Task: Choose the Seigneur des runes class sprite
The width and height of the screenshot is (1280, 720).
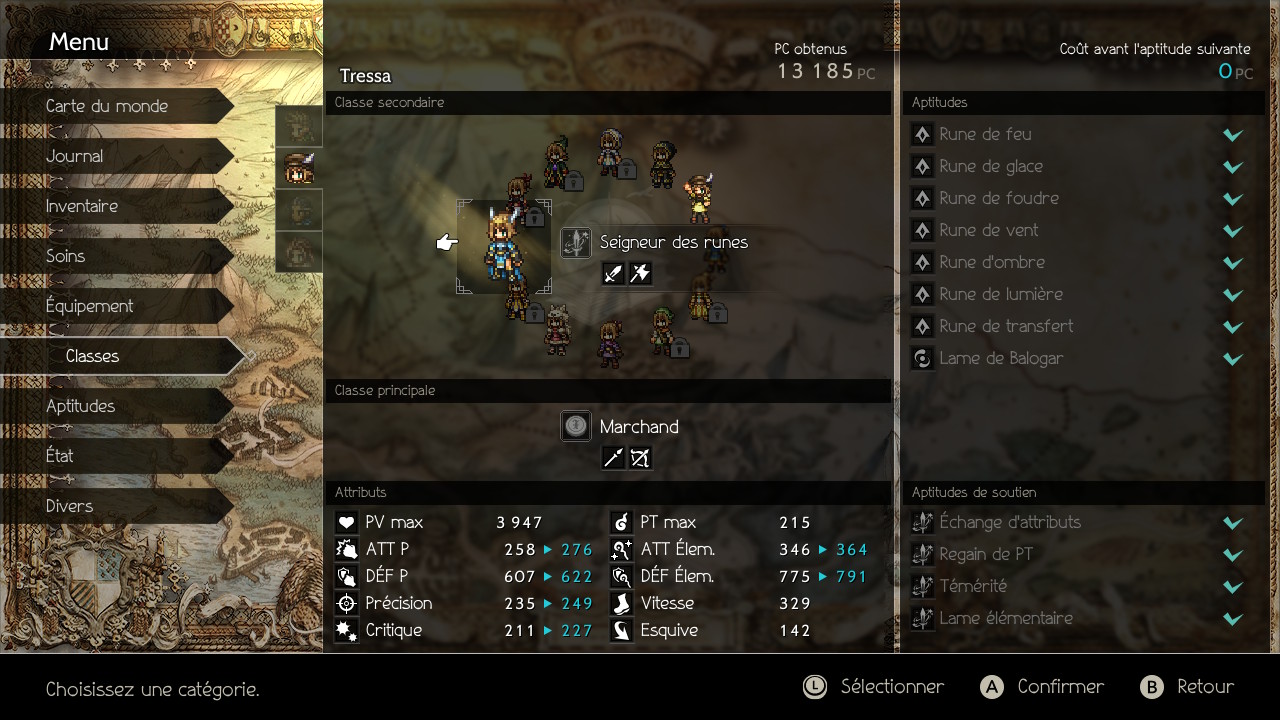Action: (503, 246)
